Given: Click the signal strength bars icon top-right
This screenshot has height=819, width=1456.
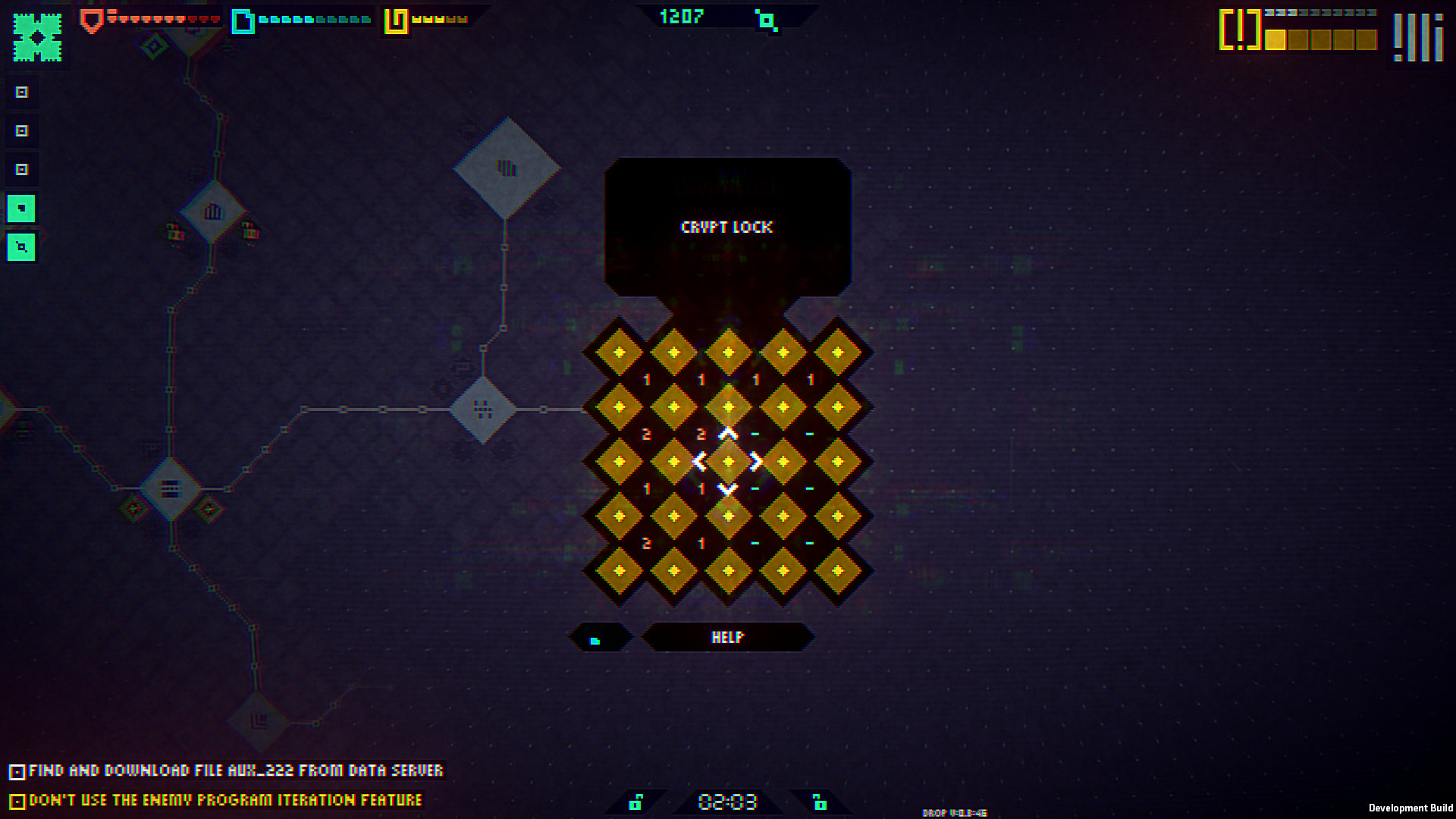Looking at the screenshot, I should click(x=1417, y=36).
